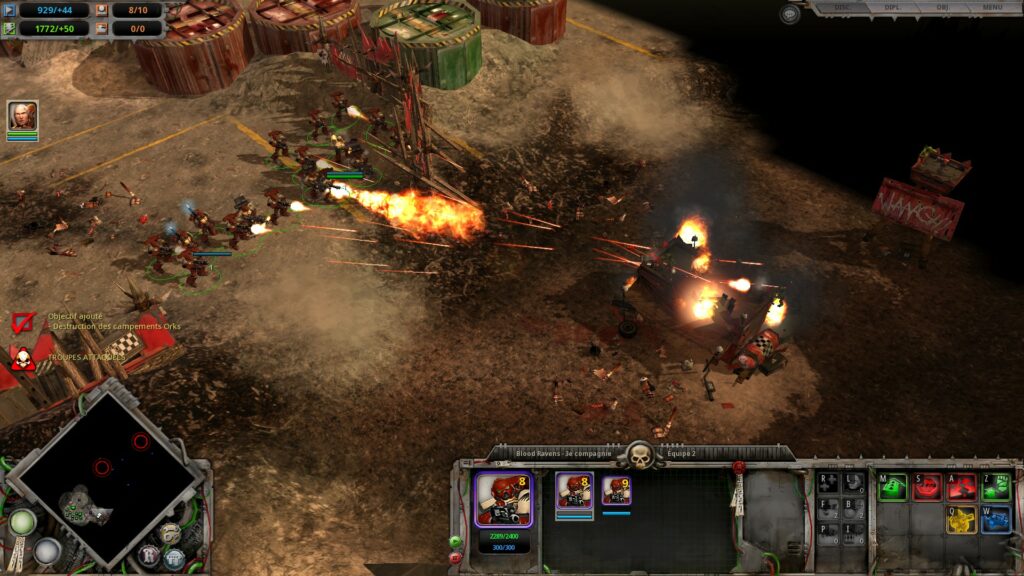The height and width of the screenshot is (576, 1024).
Task: Click the Objectif ajouté notification icon
Action: pyautogui.click(x=24, y=322)
